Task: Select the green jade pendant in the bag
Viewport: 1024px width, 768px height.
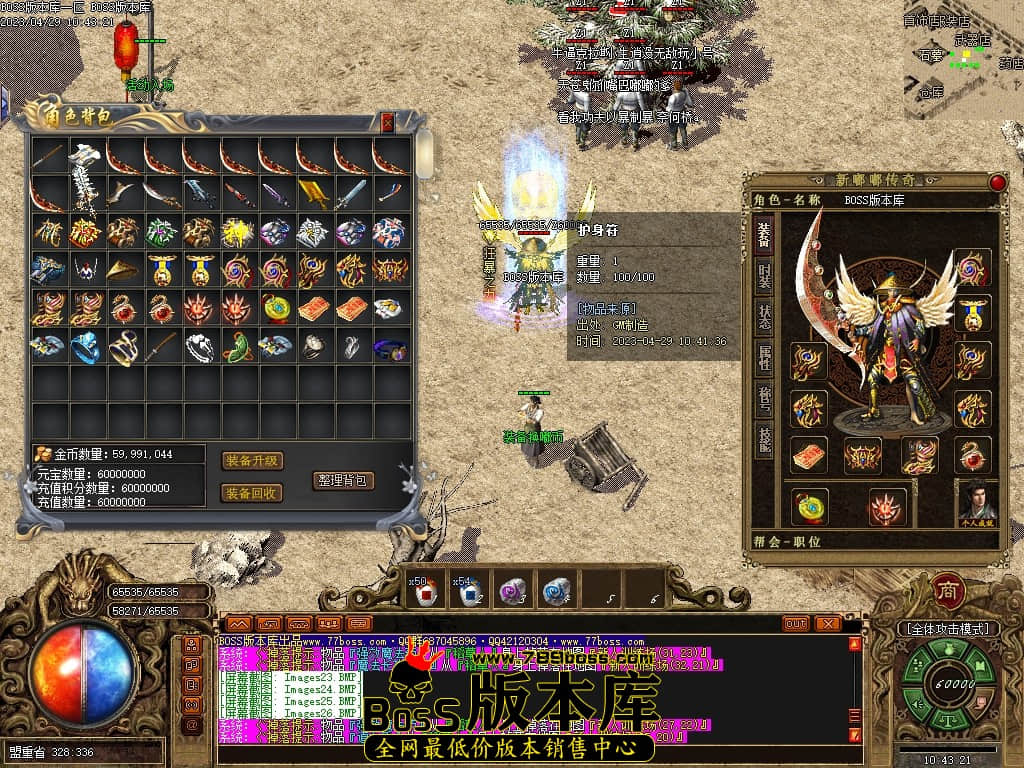Action: 239,347
